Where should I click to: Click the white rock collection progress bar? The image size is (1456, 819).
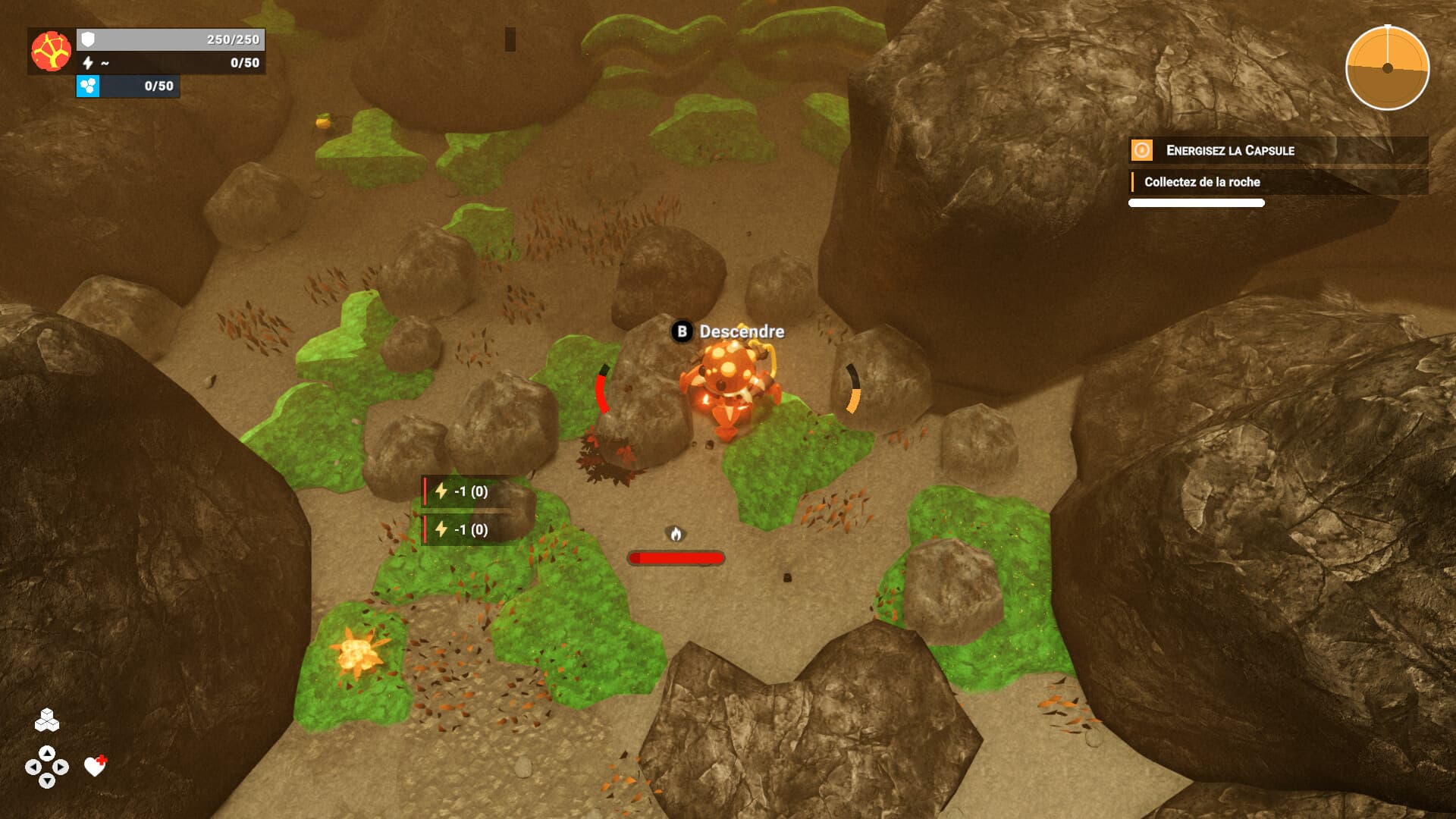click(1196, 202)
